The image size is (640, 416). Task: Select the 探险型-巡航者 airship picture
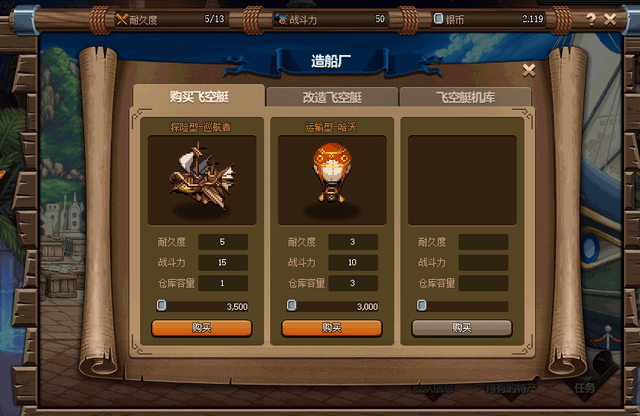(201, 180)
